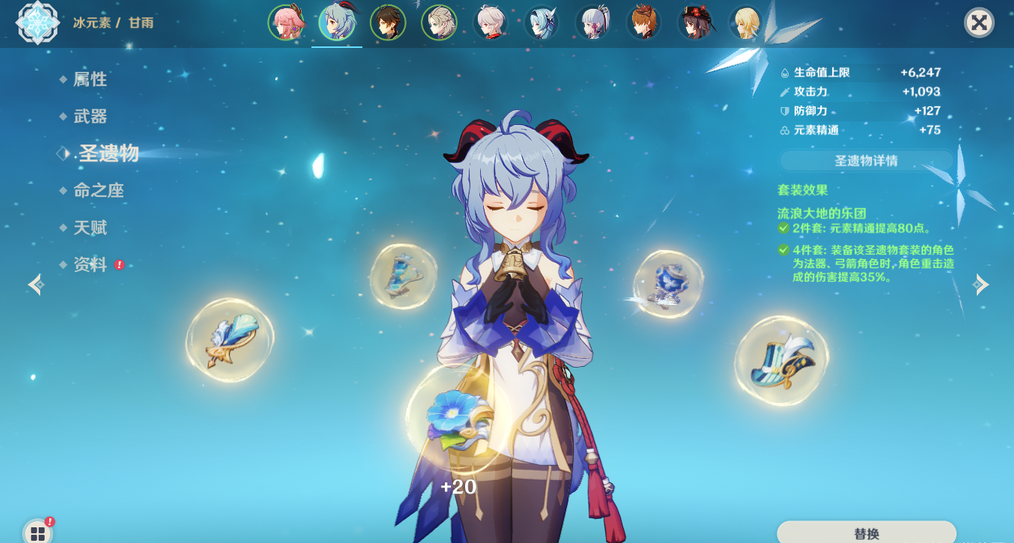The width and height of the screenshot is (1014, 543).
Task: Select Zhongli's portrait in the party row
Action: (388, 22)
